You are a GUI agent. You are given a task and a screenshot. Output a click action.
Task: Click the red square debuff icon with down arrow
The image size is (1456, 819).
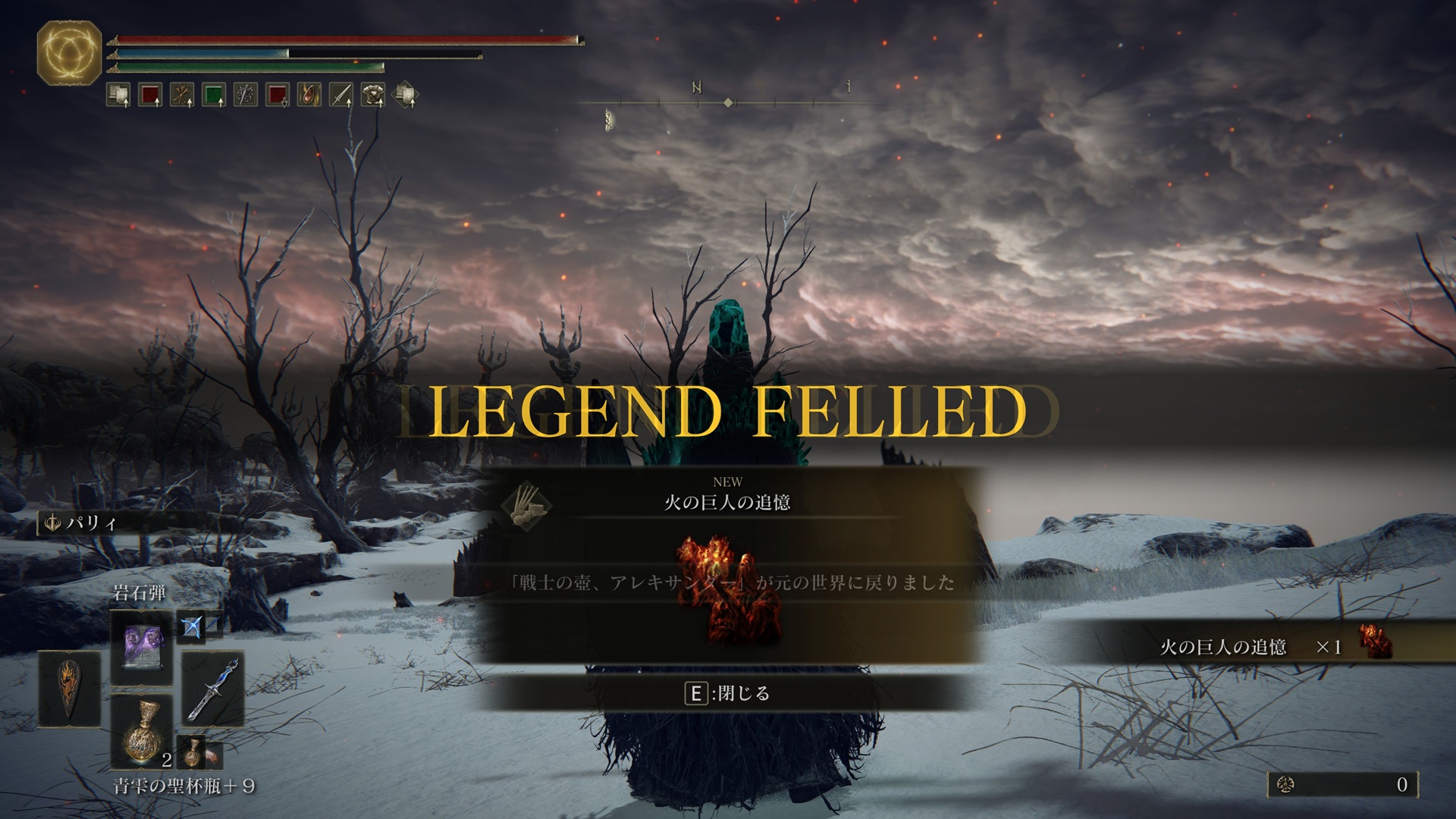[278, 95]
